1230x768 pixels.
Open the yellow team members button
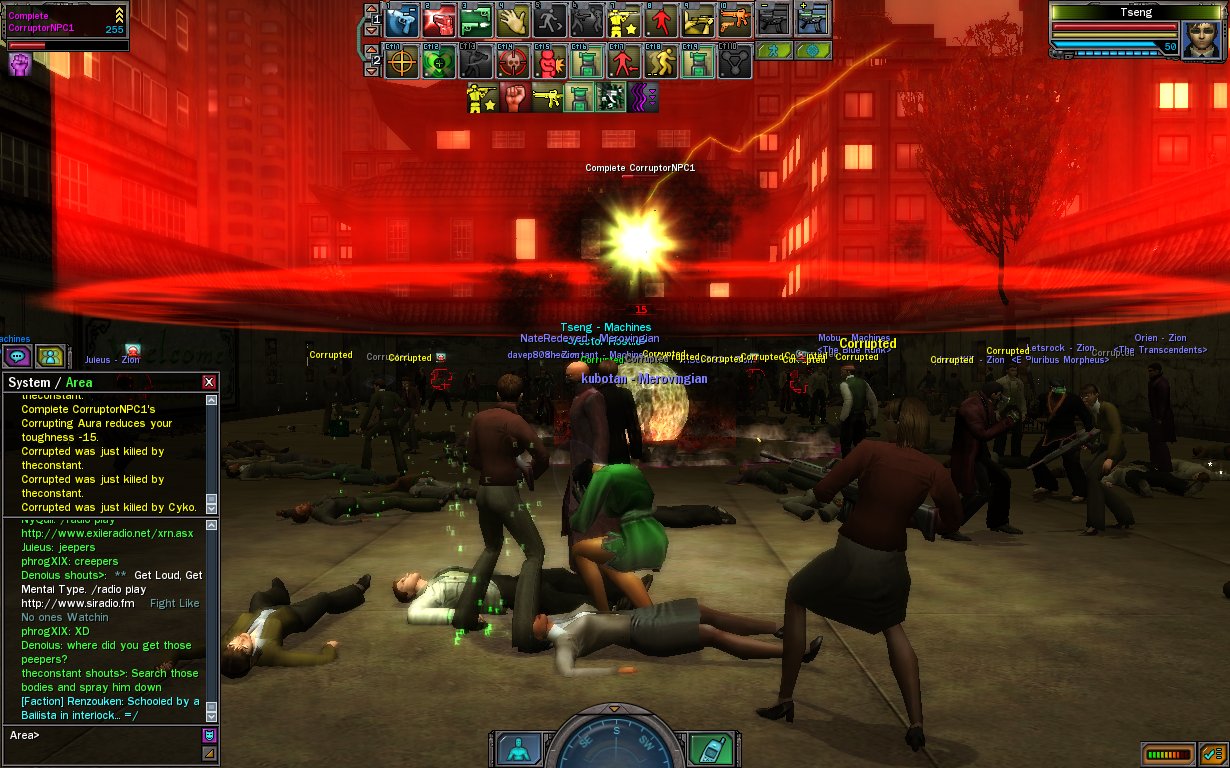(x=50, y=356)
